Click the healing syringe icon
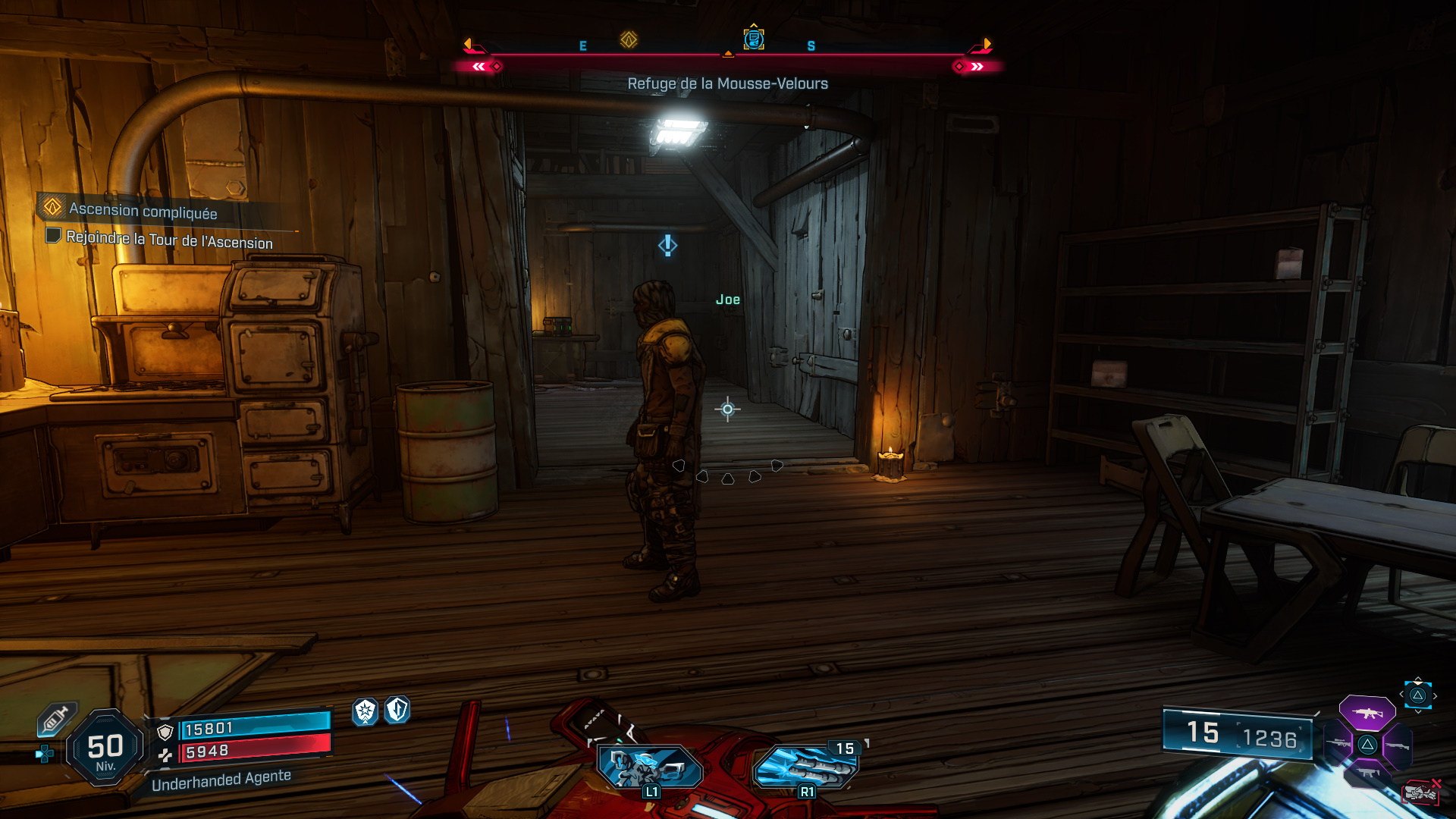The image size is (1456, 819). point(56,718)
